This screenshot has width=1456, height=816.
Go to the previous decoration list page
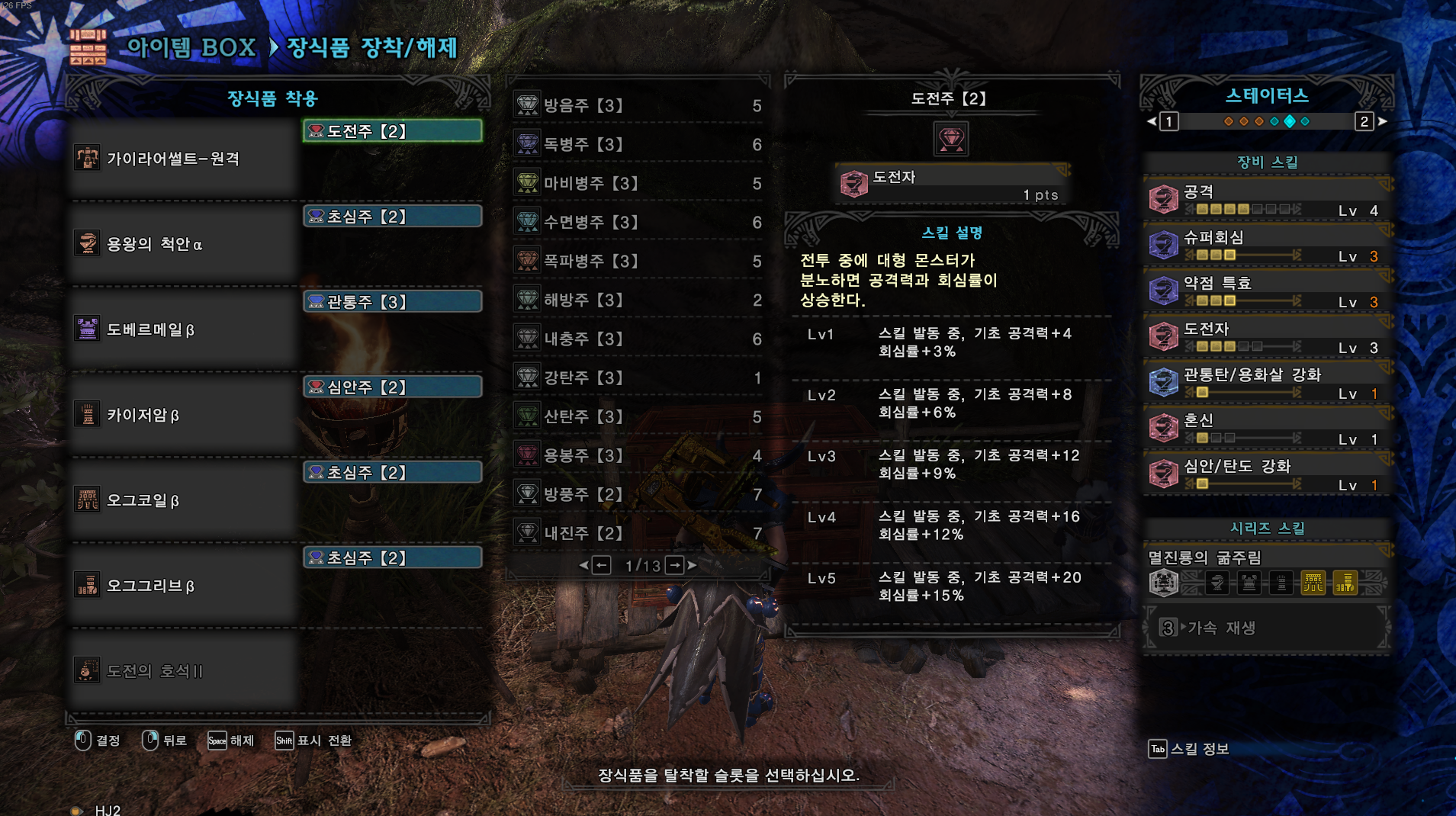601,565
